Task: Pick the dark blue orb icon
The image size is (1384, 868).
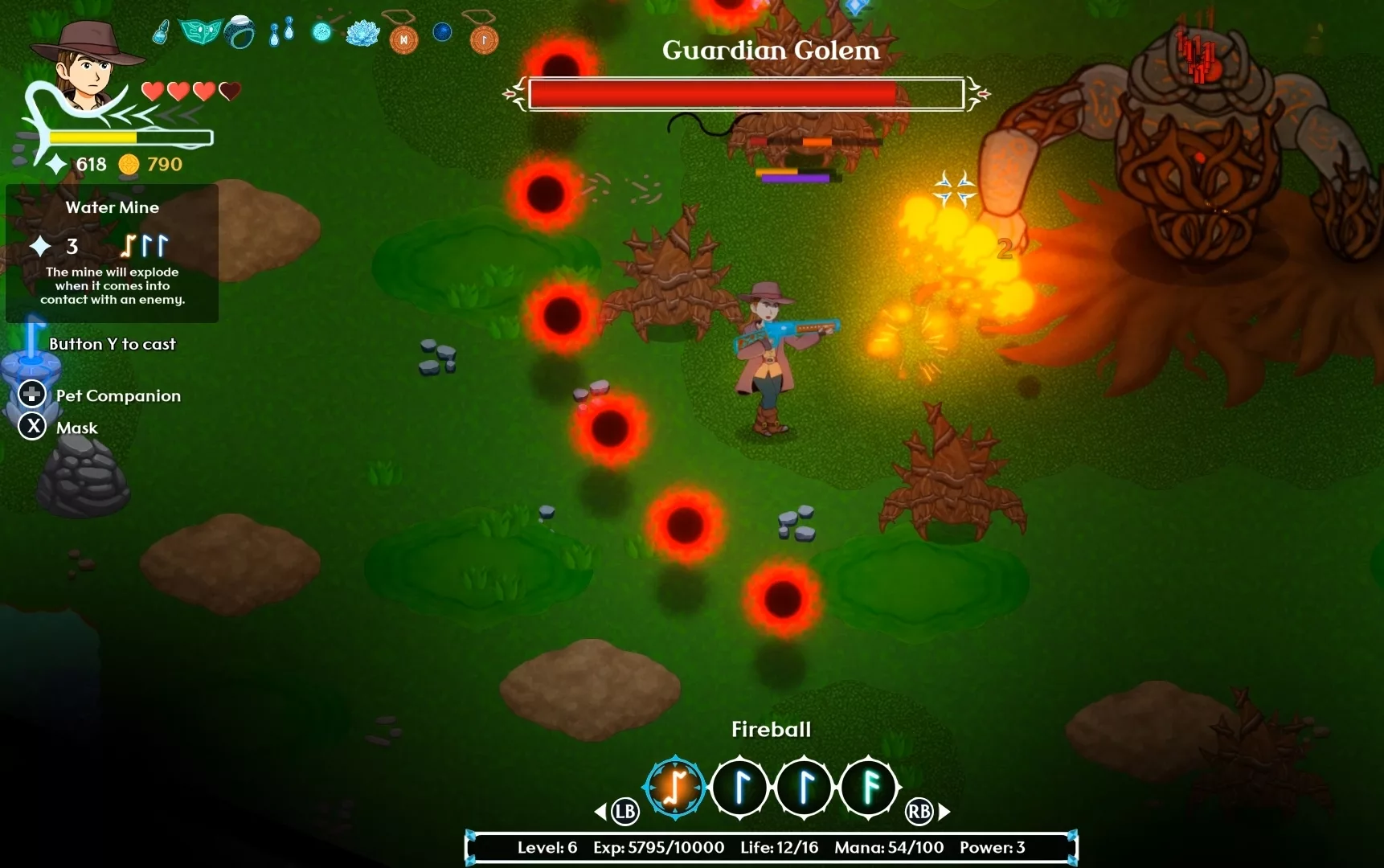Action: (x=442, y=32)
